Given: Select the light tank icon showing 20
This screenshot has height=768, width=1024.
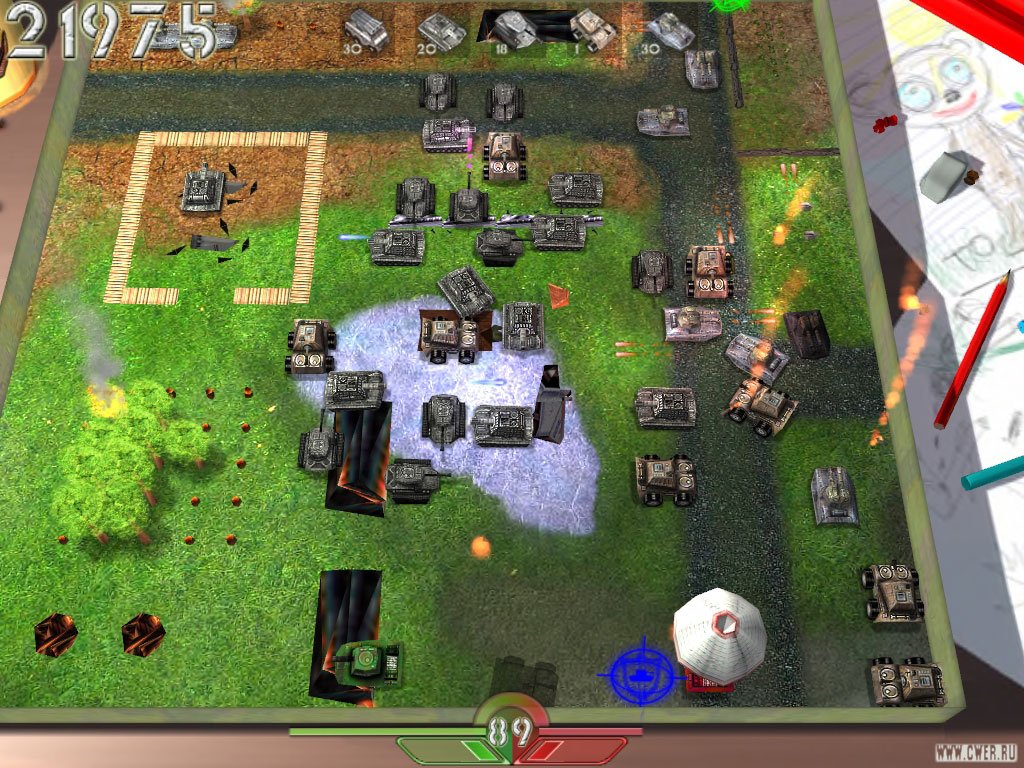Looking at the screenshot, I should coord(441,31).
